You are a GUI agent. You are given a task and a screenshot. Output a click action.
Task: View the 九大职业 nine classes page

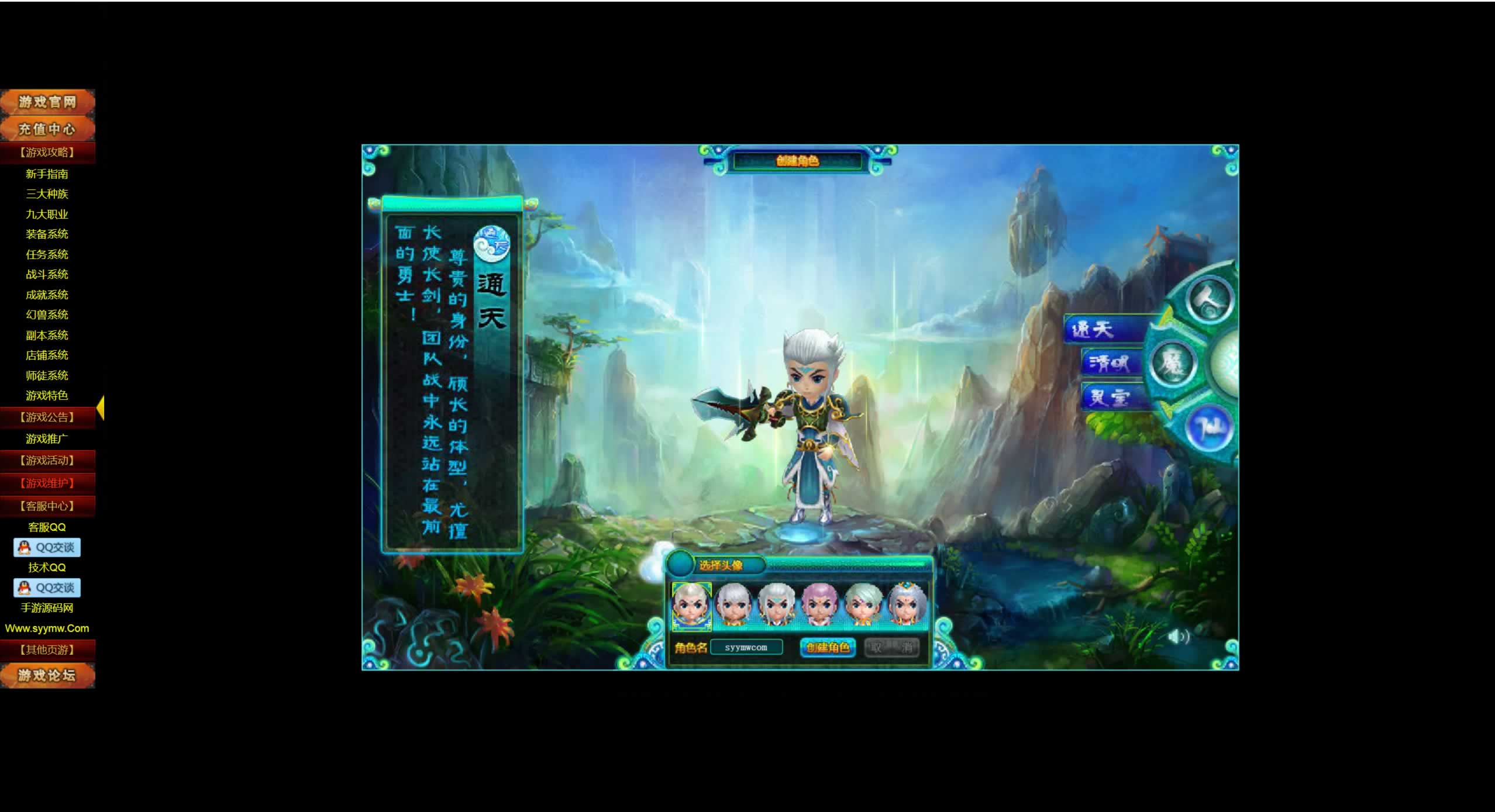47,215
